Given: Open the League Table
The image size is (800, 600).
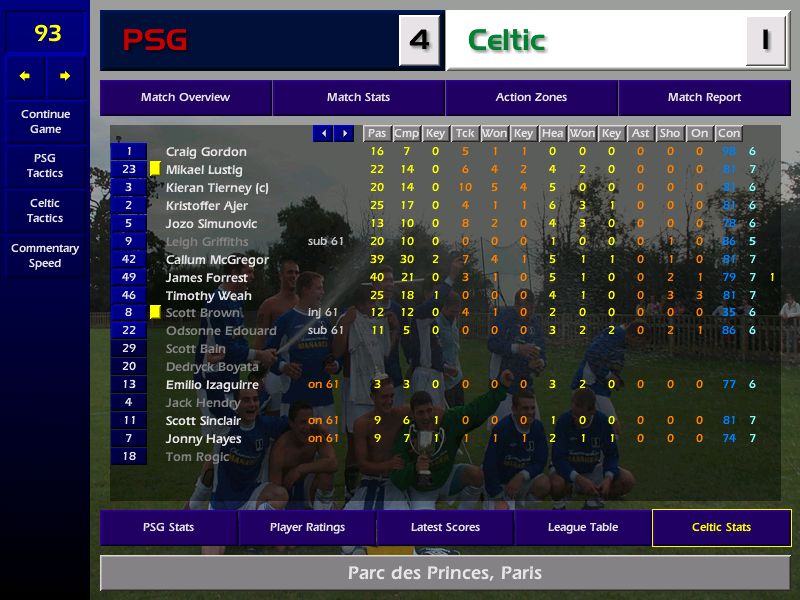Looking at the screenshot, I should [583, 528].
